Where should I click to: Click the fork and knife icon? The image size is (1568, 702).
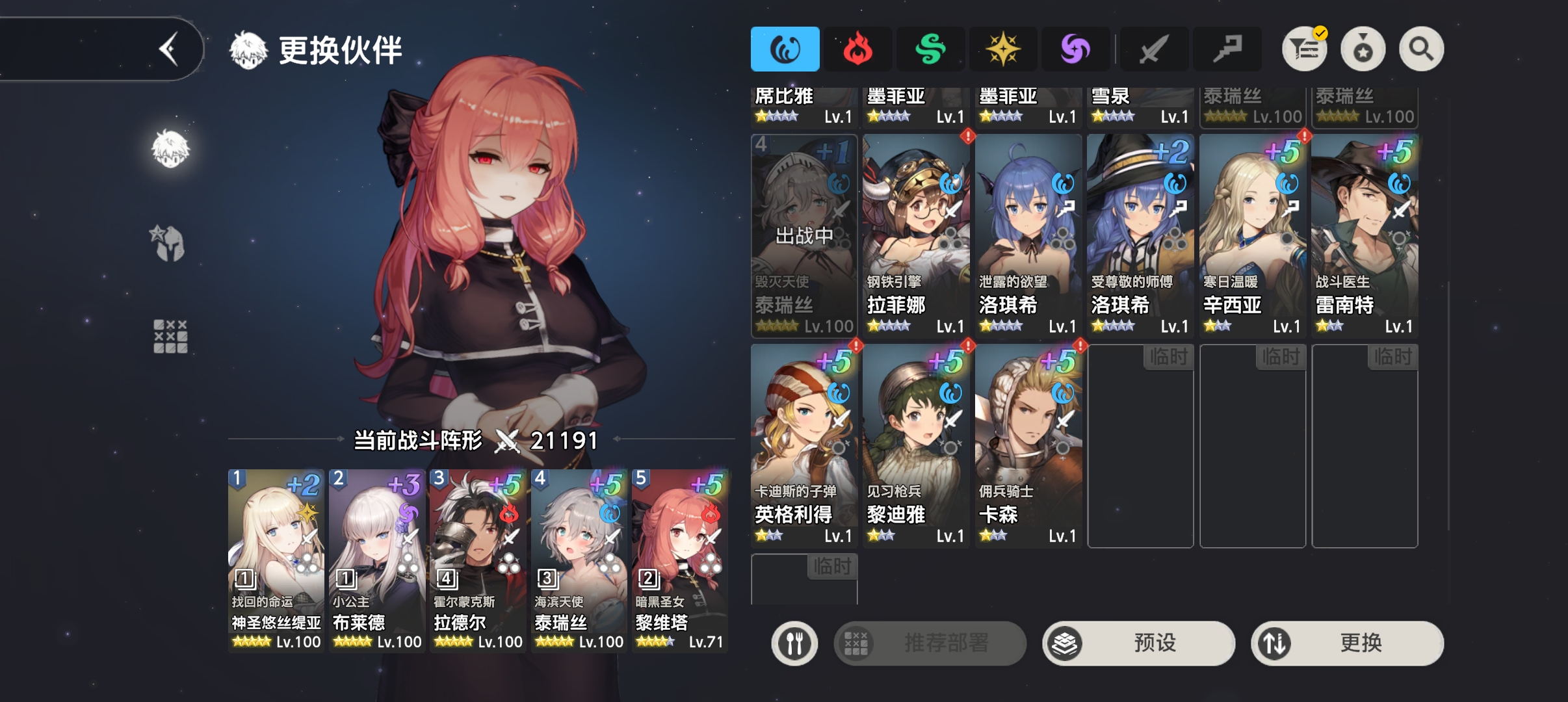(796, 643)
